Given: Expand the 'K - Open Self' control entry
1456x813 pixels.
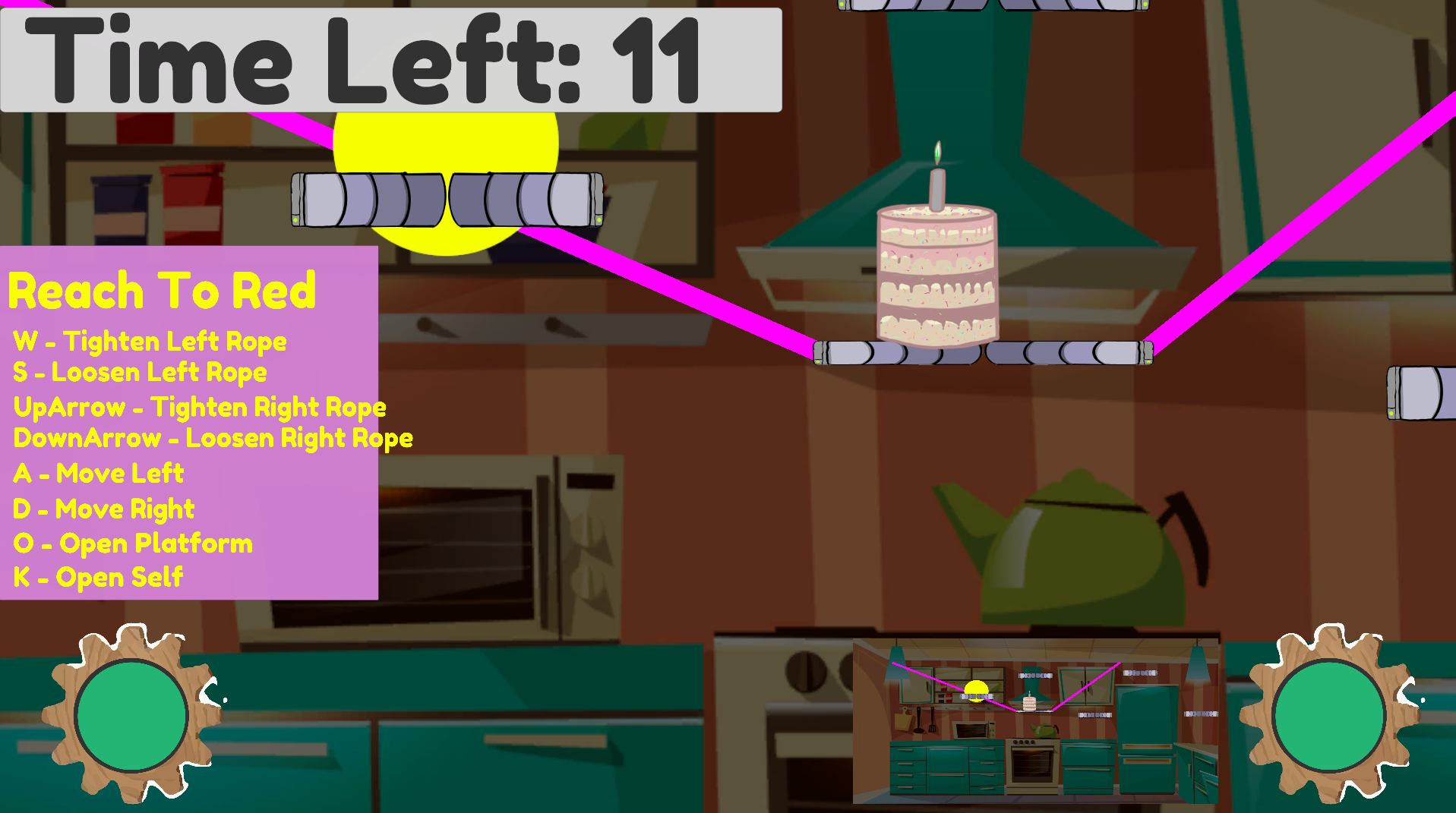Looking at the screenshot, I should [97, 577].
